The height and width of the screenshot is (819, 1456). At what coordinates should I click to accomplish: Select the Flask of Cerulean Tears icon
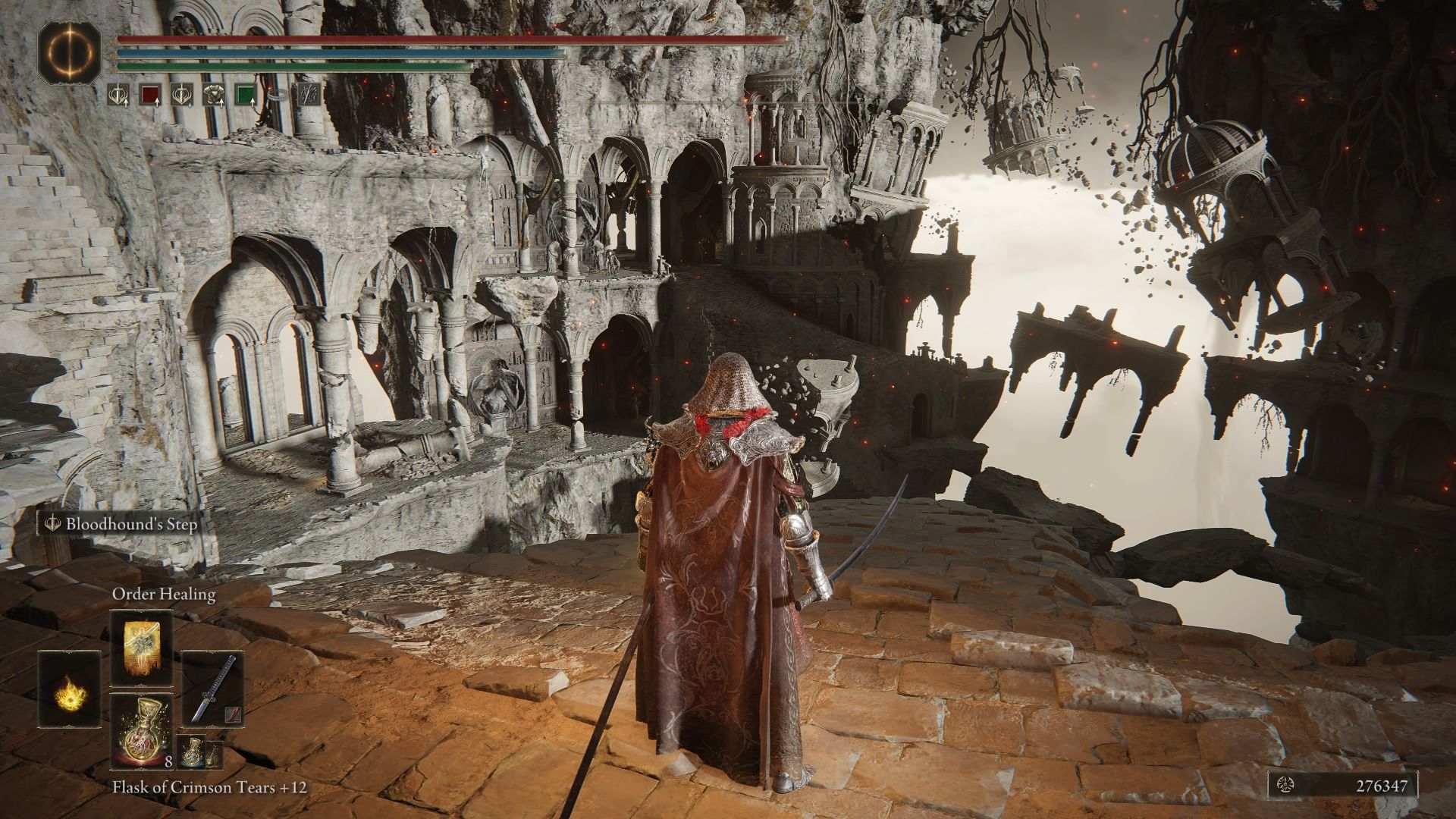(x=192, y=753)
